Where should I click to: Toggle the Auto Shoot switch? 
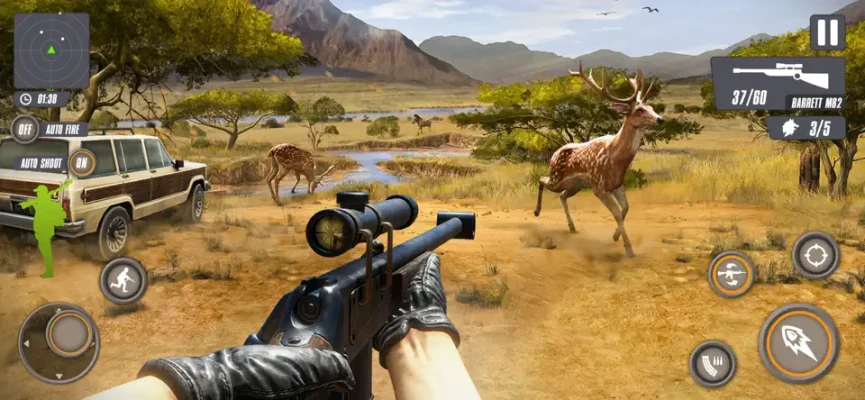coord(82,162)
